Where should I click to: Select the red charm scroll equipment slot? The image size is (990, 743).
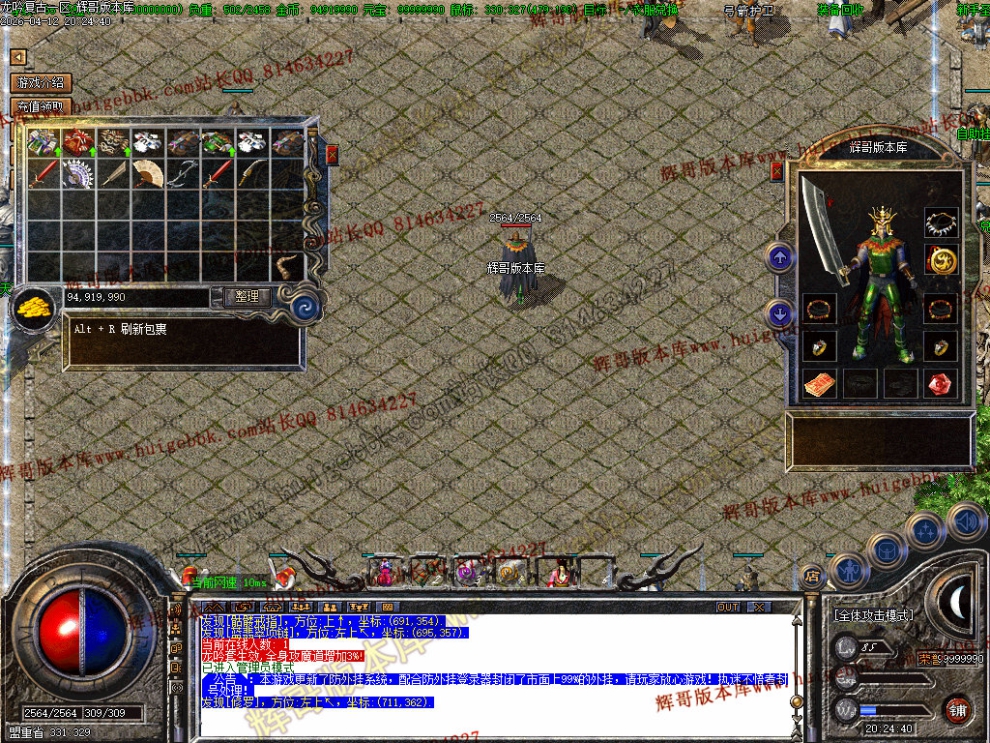point(819,384)
